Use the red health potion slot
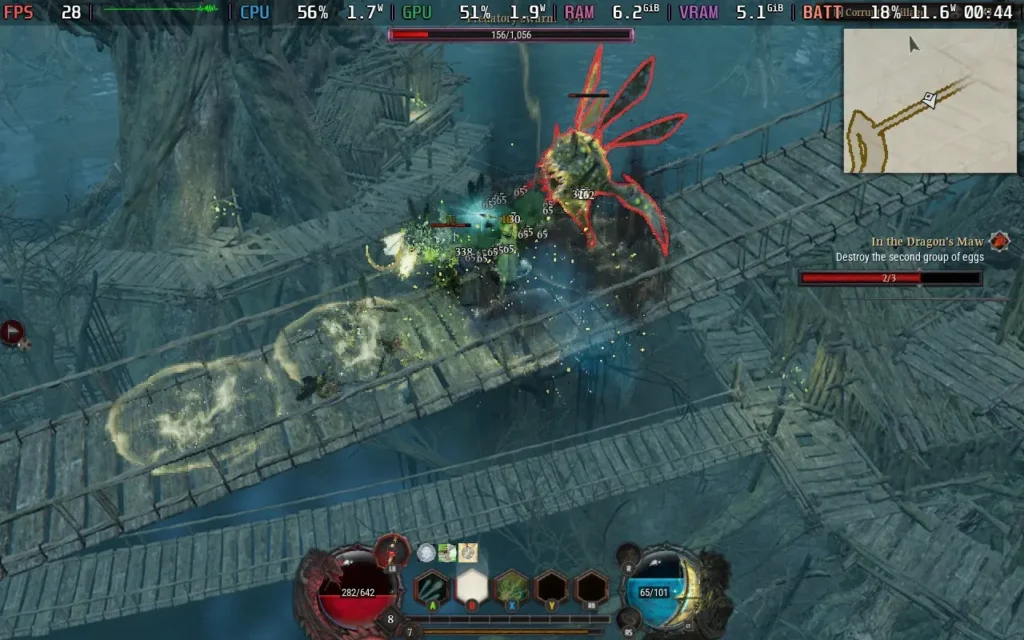Screen dimensions: 1024x640 tap(393, 549)
